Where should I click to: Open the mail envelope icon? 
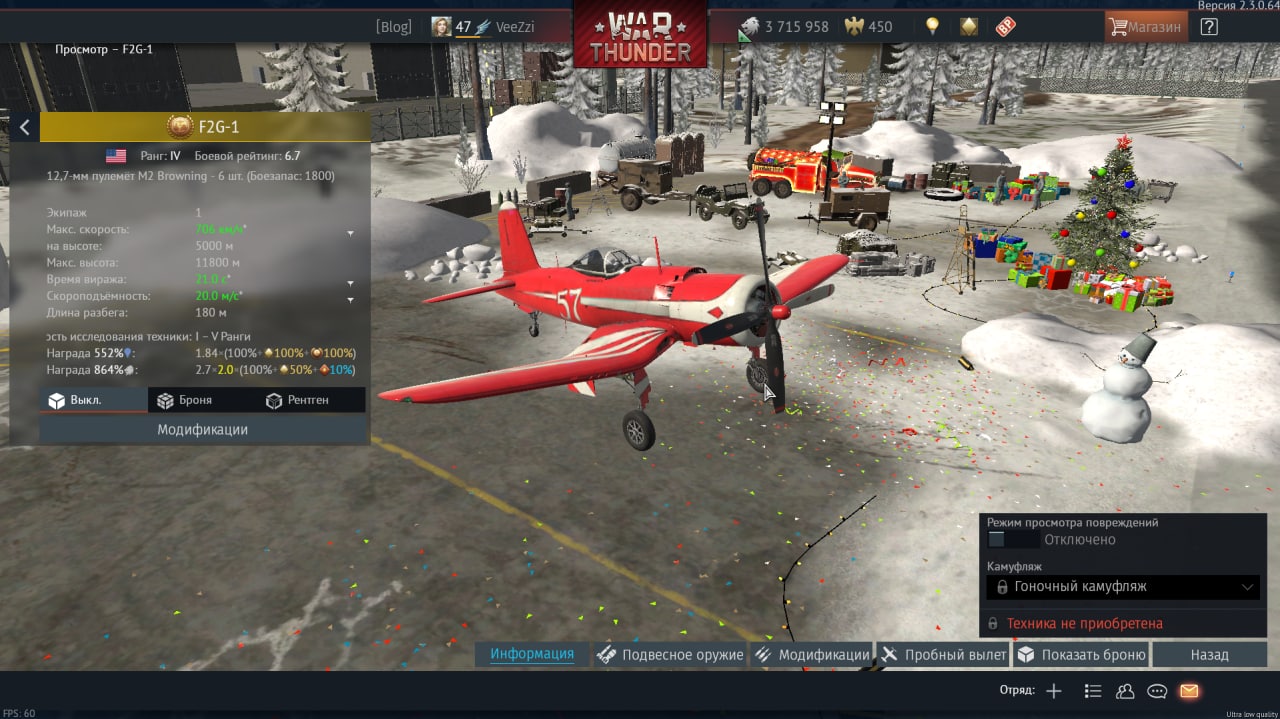pos(1189,691)
